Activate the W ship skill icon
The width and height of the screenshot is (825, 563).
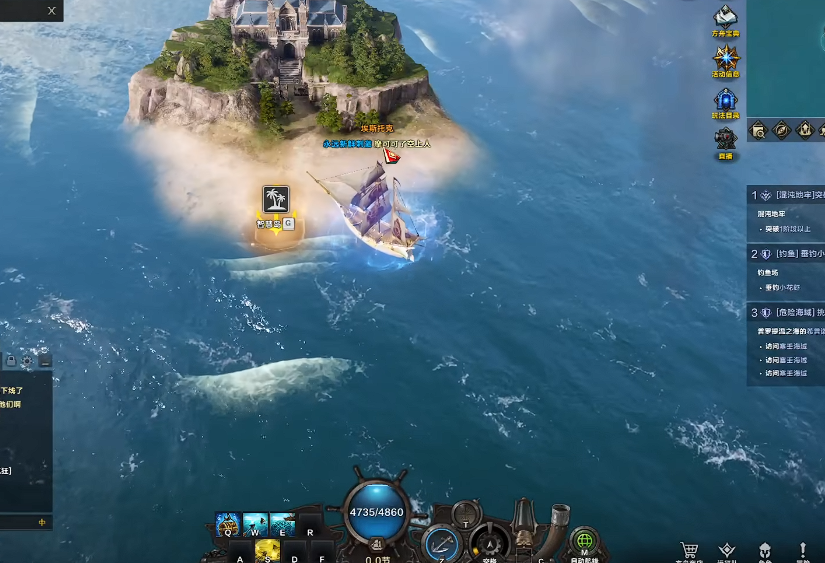(x=255, y=525)
